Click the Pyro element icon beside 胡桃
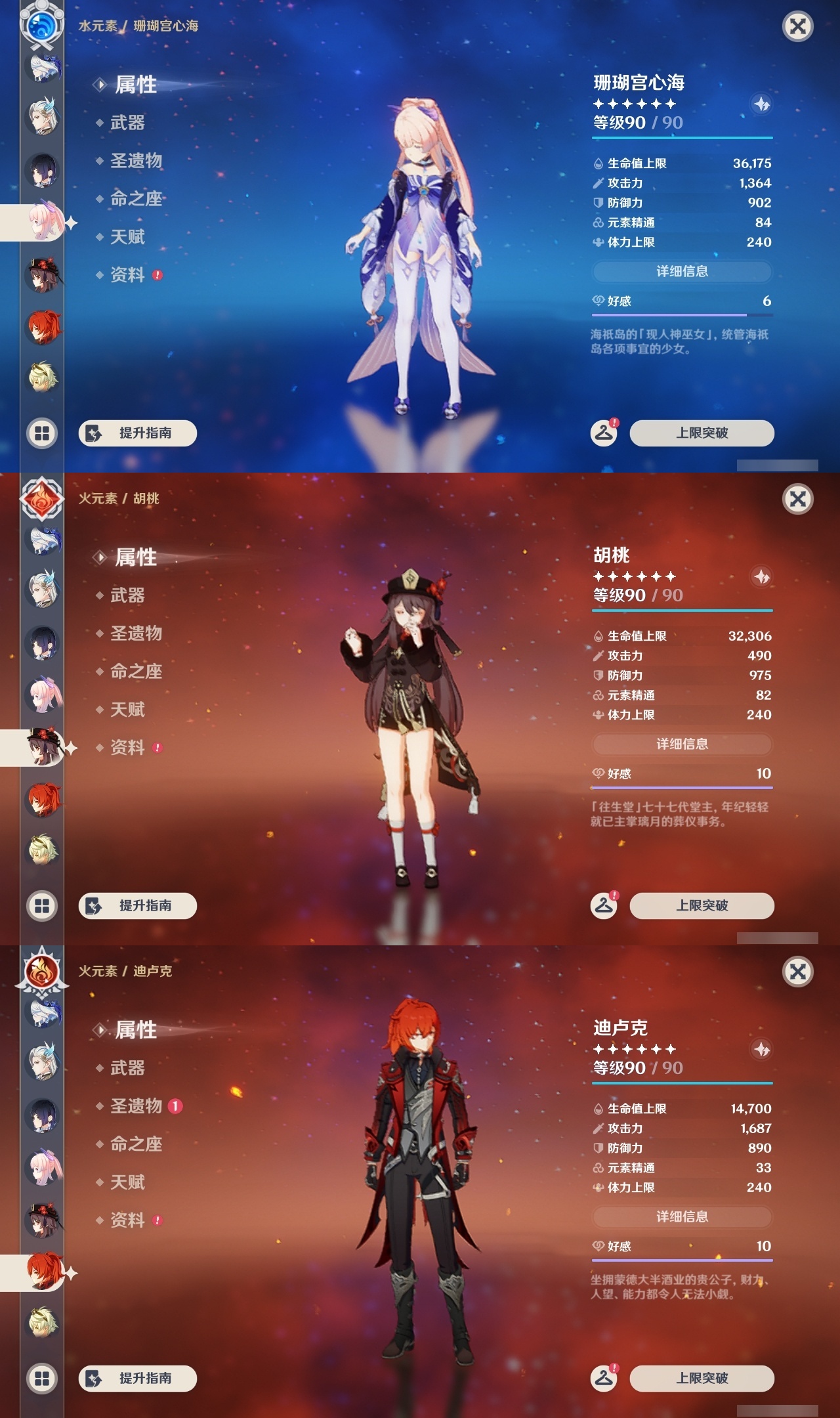 click(42, 500)
